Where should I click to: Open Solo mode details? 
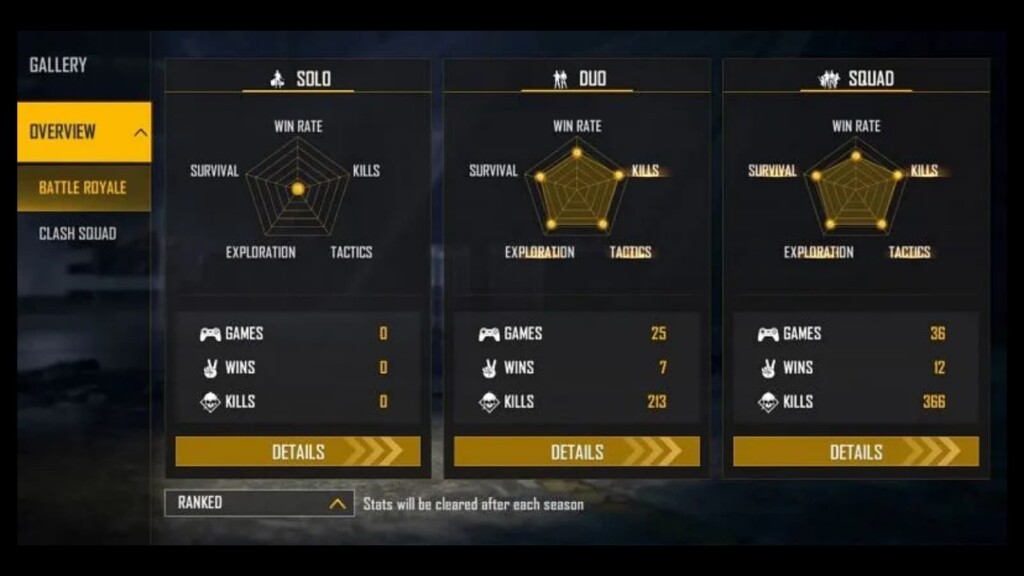(x=298, y=452)
